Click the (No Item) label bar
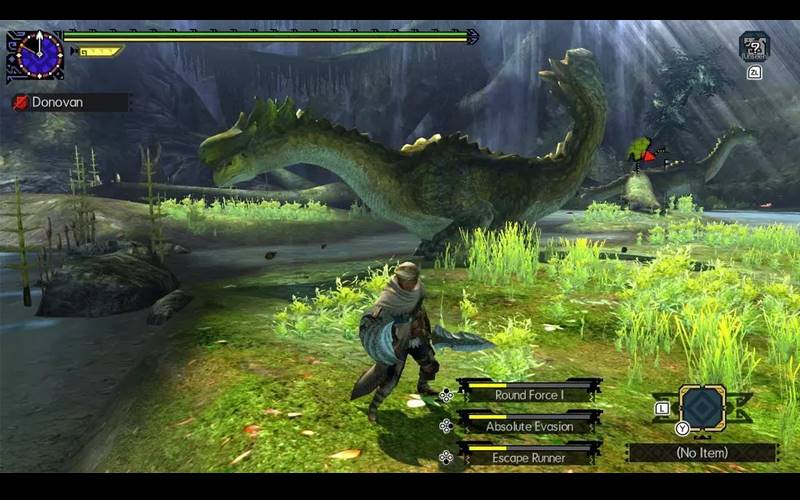Image resolution: width=800 pixels, height=500 pixels. pyautogui.click(x=701, y=452)
